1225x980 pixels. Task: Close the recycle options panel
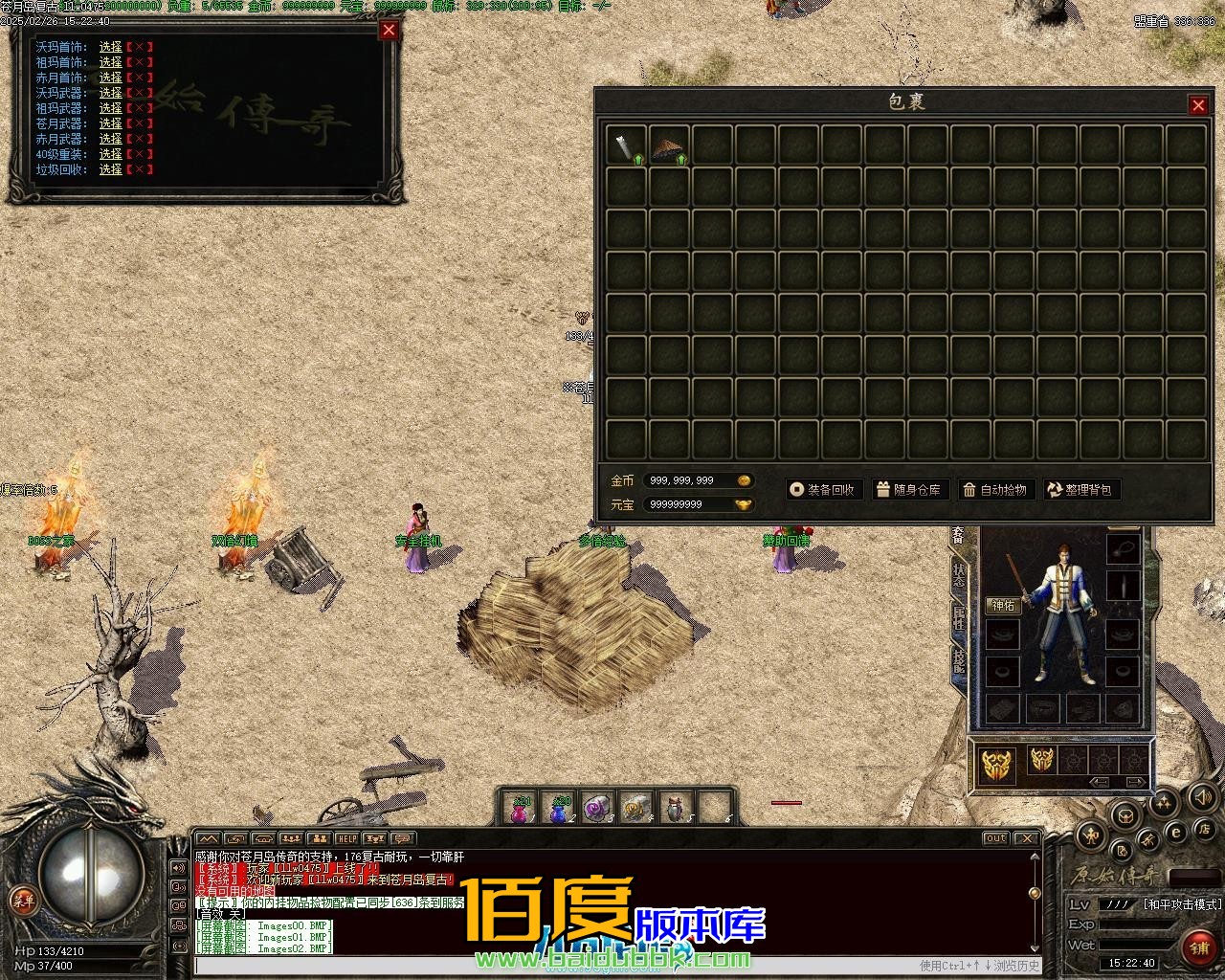(389, 30)
